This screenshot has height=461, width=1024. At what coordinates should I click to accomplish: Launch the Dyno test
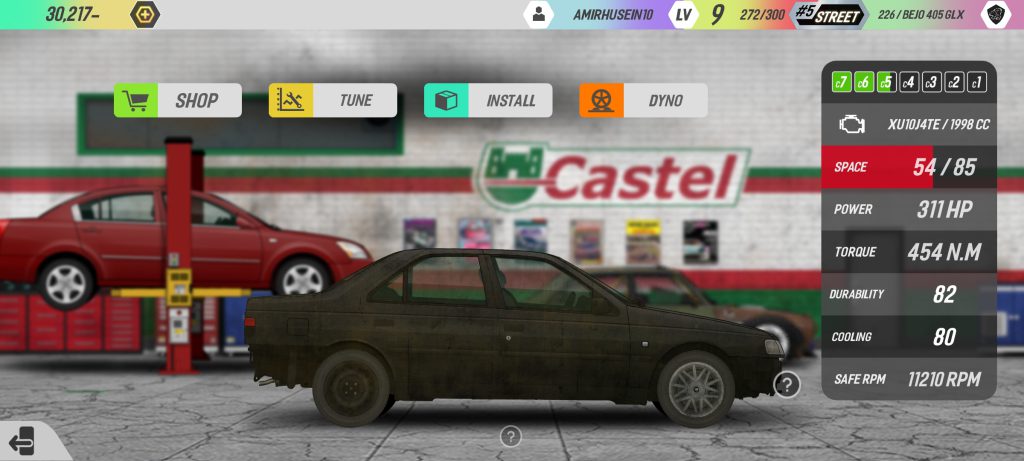pos(643,100)
